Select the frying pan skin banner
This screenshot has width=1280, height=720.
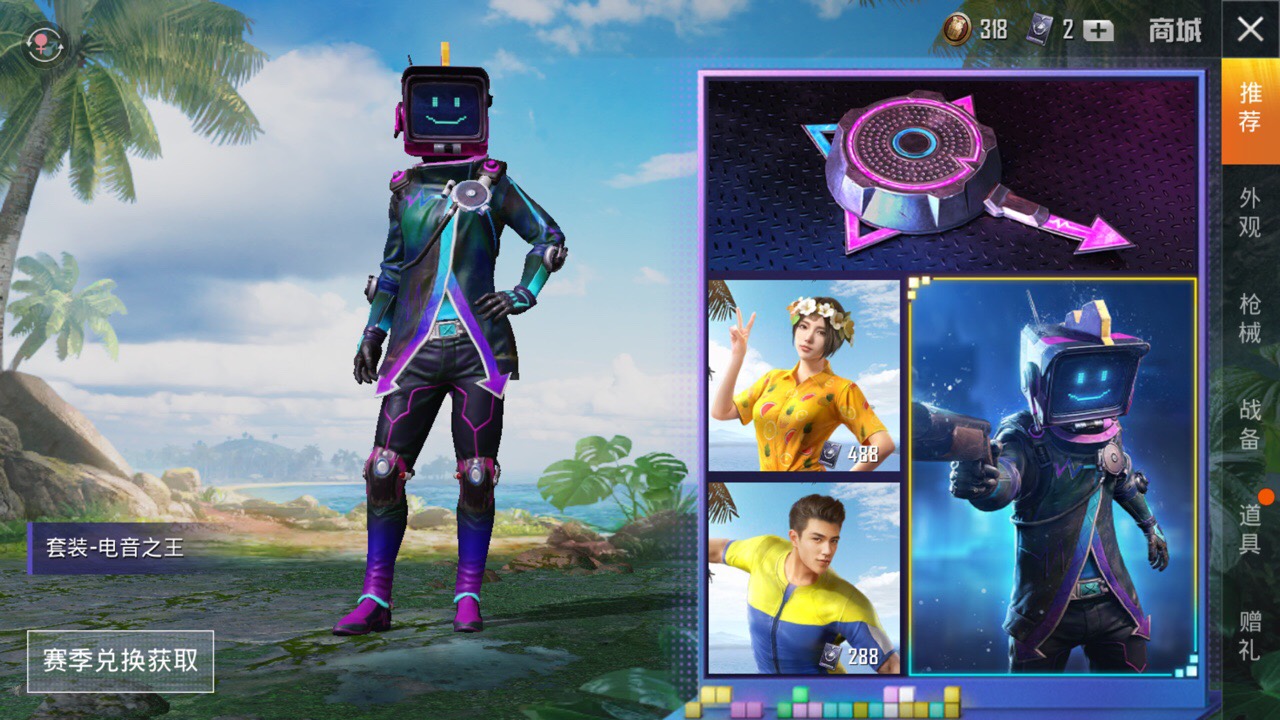pos(952,175)
